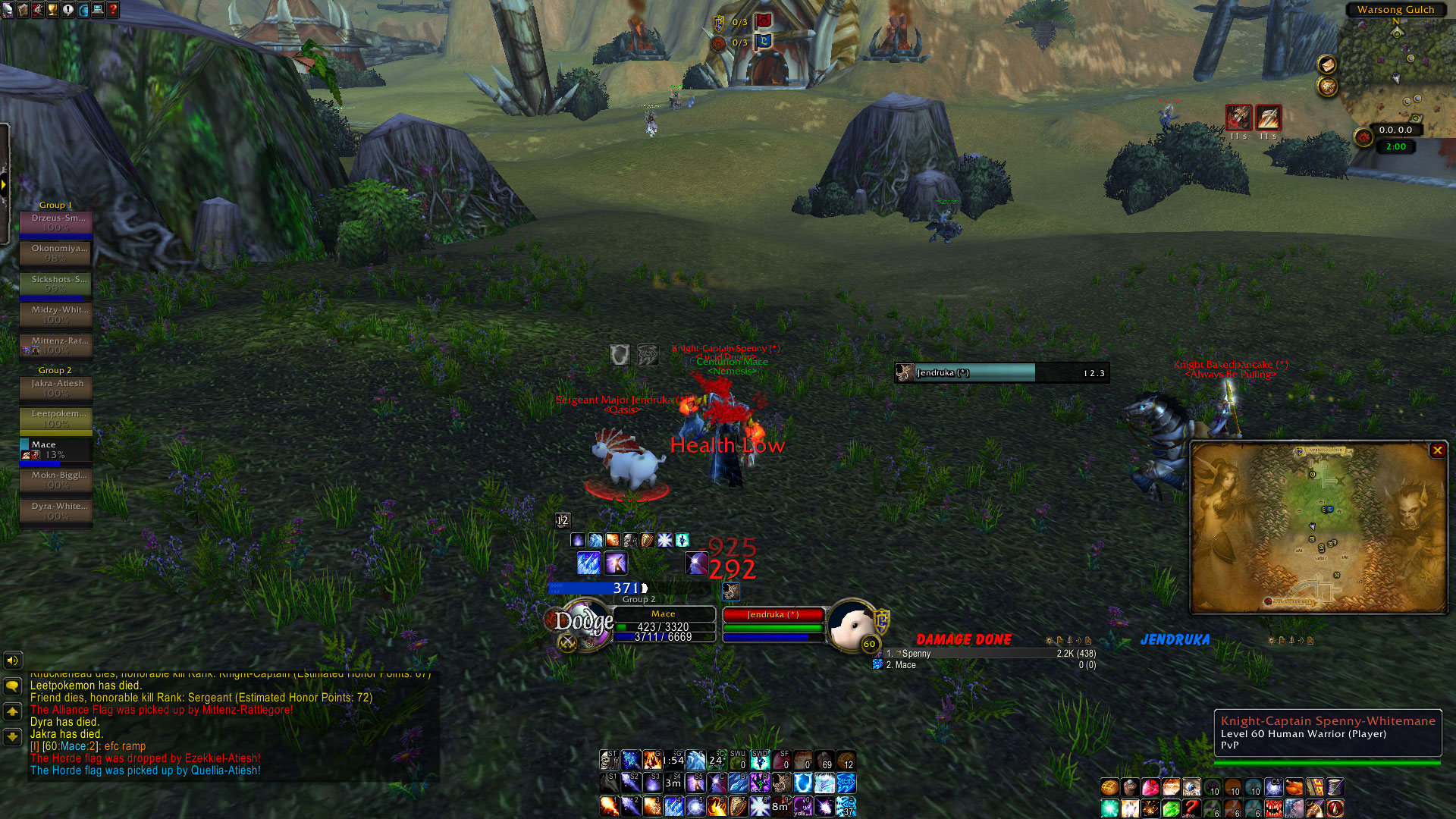This screenshot has height=819, width=1456.
Task: Use the shield ability in slot 7
Action: 738,805
